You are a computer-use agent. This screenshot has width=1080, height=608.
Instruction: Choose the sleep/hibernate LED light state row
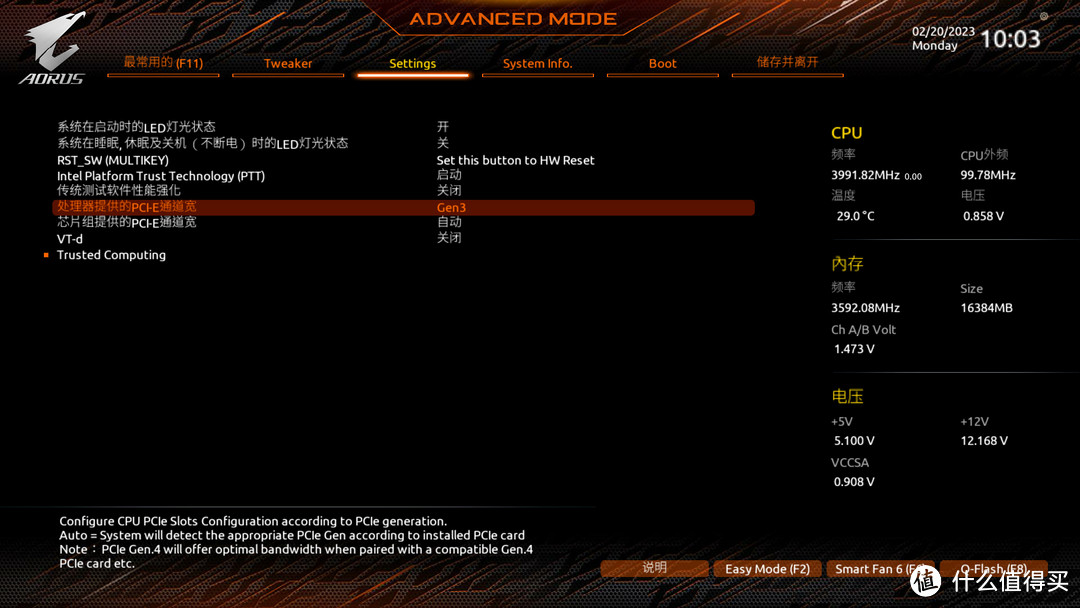[x=202, y=143]
